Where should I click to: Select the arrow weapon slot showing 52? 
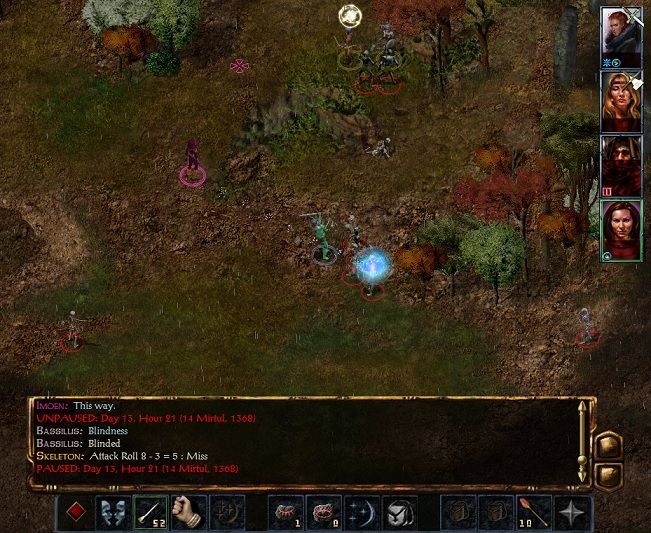point(151,513)
